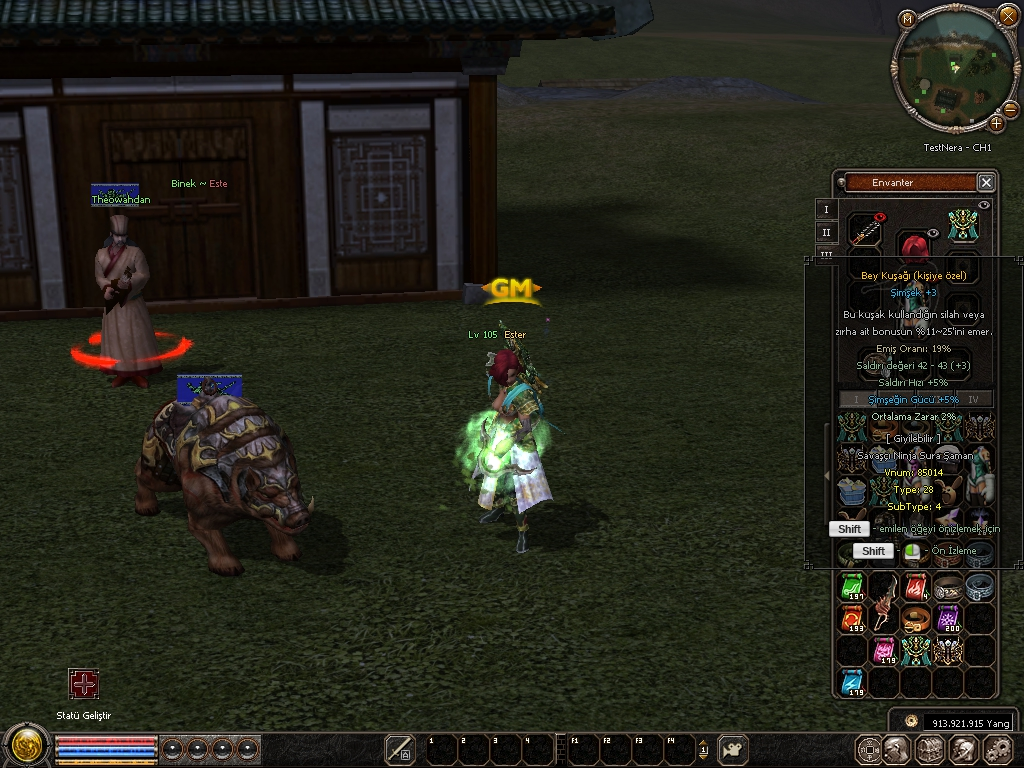
Task: Open the world map with M button
Action: pos(907,19)
